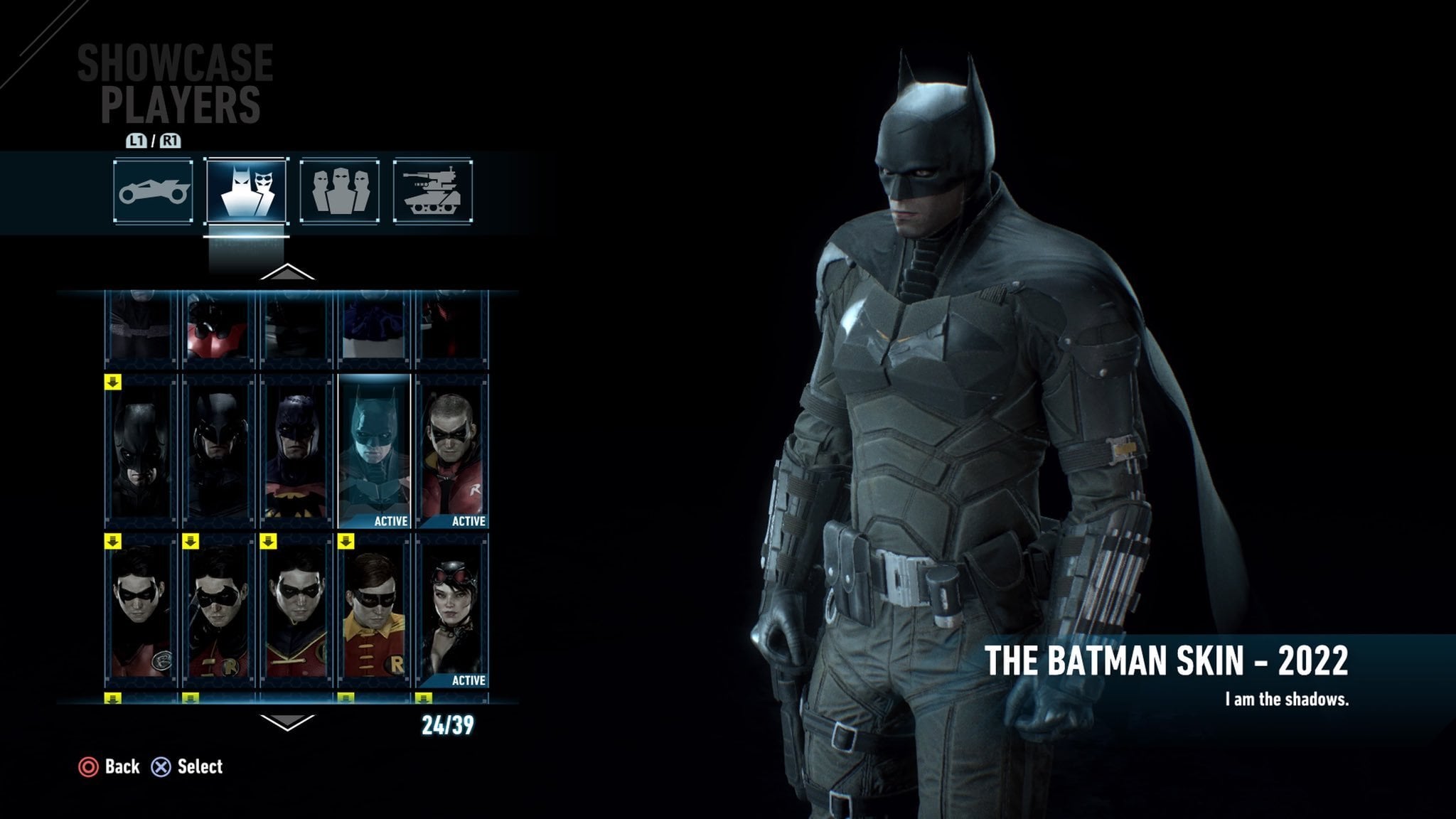Switch to the Batmobile showcase tab
This screenshot has height=819, width=1456.
click(x=153, y=191)
